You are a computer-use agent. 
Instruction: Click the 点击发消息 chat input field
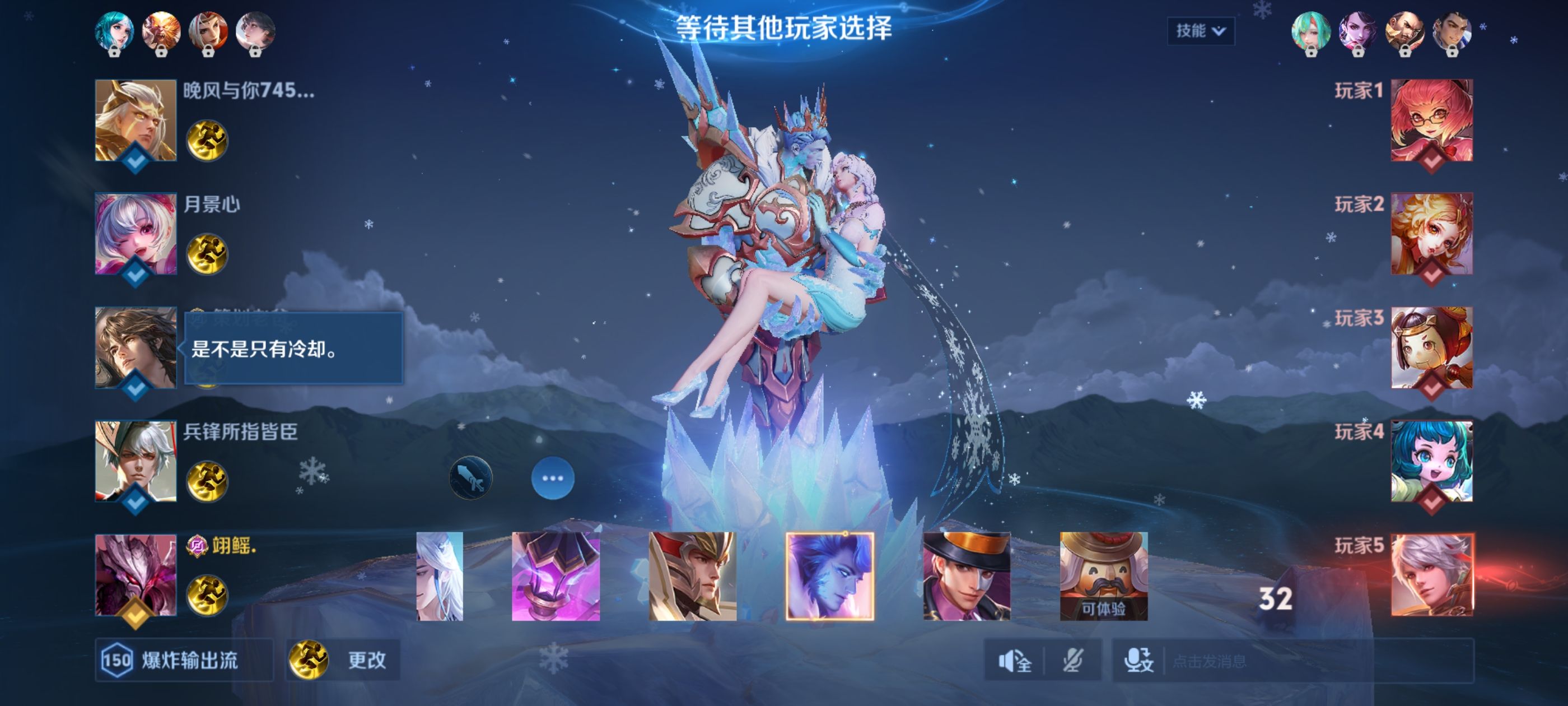1315,661
